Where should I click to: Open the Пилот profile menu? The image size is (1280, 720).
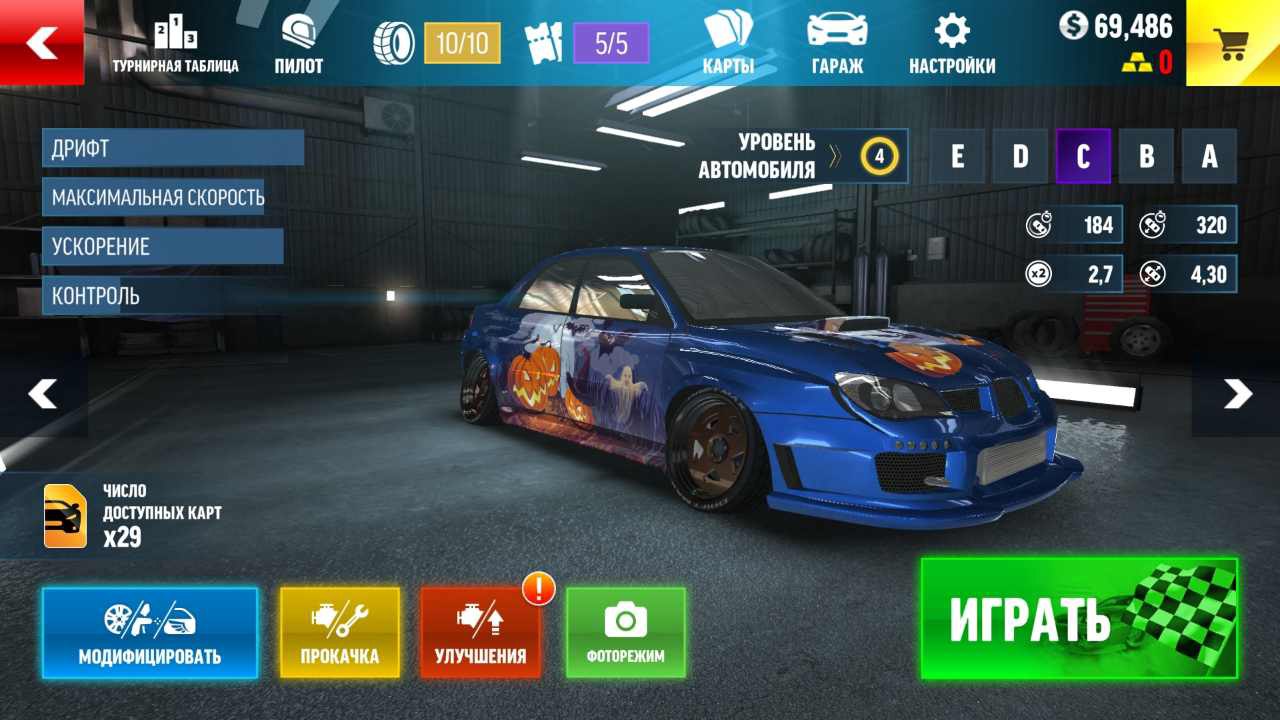(298, 45)
